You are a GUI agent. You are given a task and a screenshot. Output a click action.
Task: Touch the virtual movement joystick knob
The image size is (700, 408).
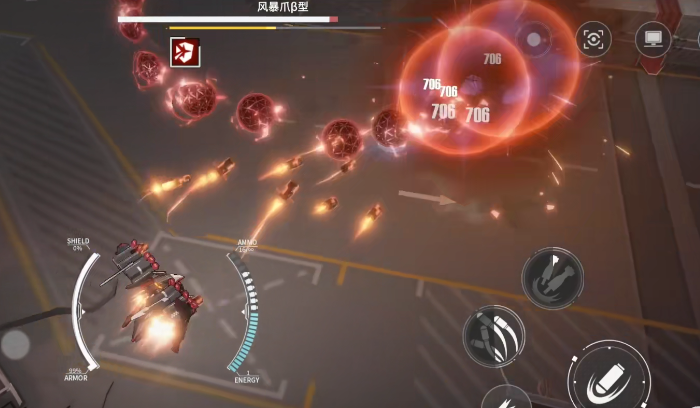(15, 345)
